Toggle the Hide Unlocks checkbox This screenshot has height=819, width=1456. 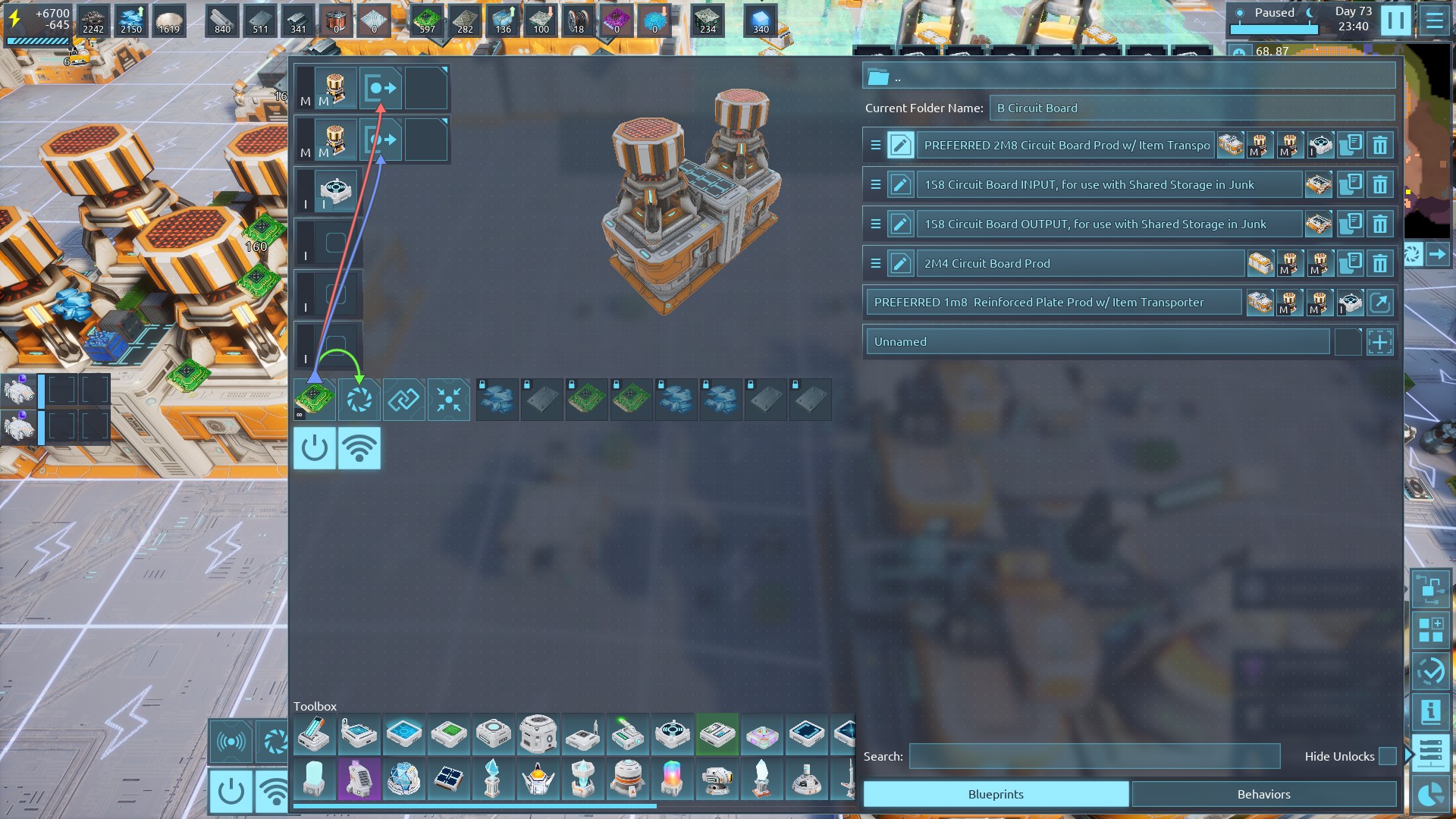[1387, 756]
